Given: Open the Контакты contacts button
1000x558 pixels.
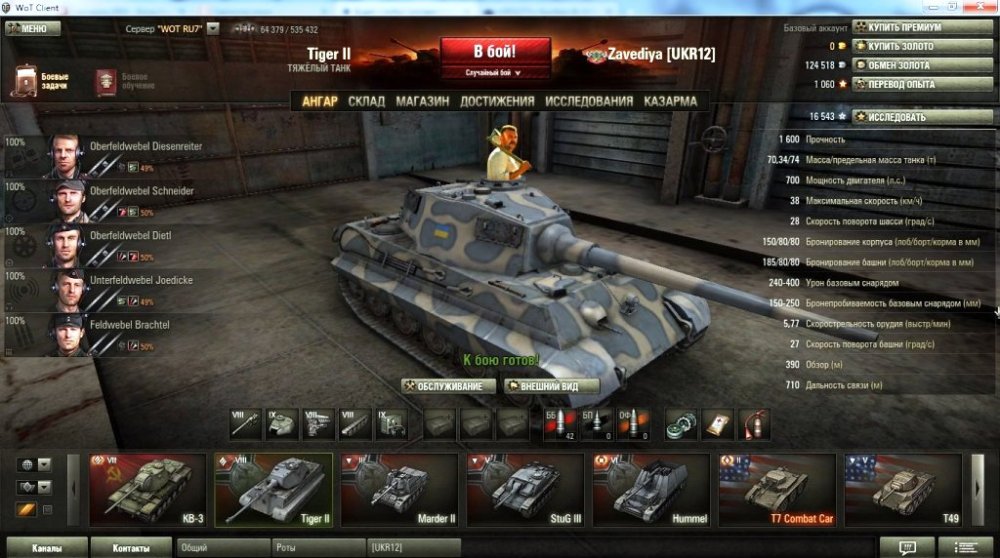Looking at the screenshot, I should [131, 548].
